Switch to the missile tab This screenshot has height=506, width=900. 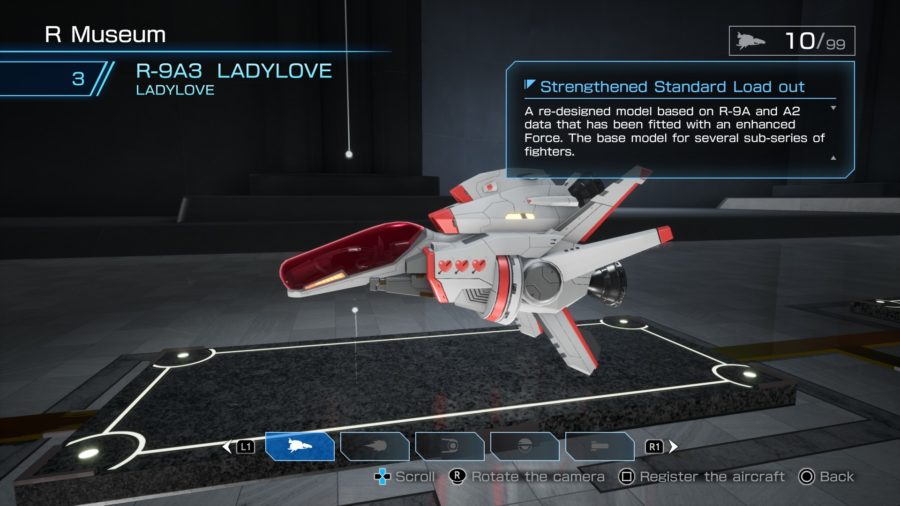[x=599, y=446]
